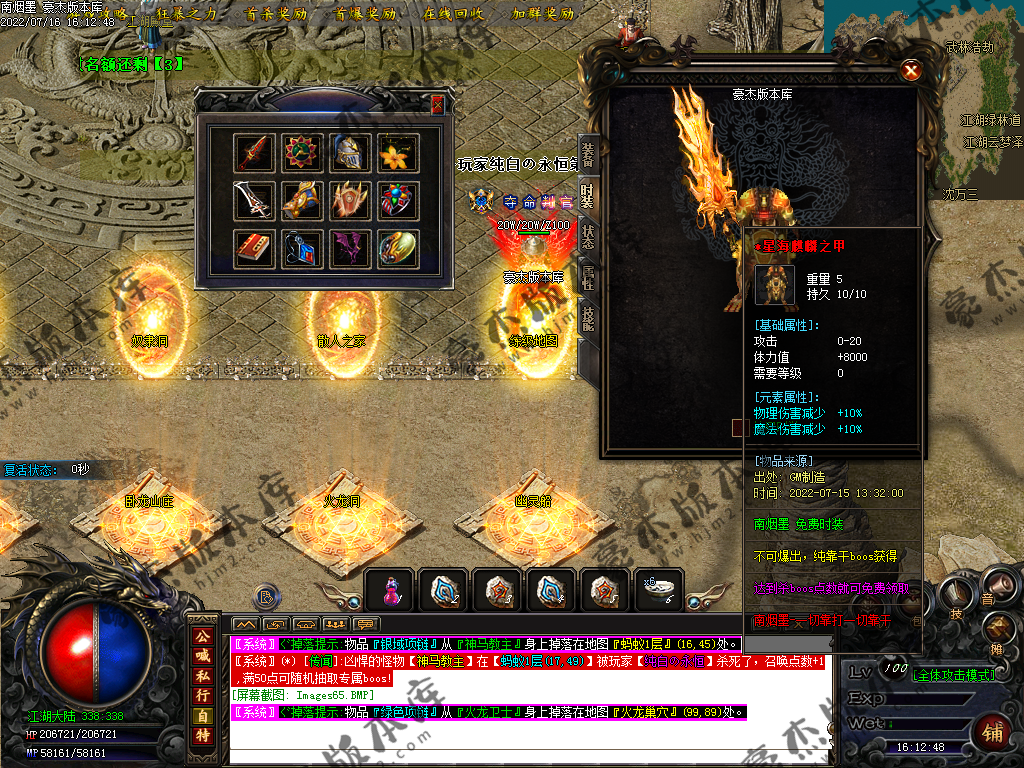Close the character equipment window
This screenshot has height=768, width=1024.
[x=910, y=70]
